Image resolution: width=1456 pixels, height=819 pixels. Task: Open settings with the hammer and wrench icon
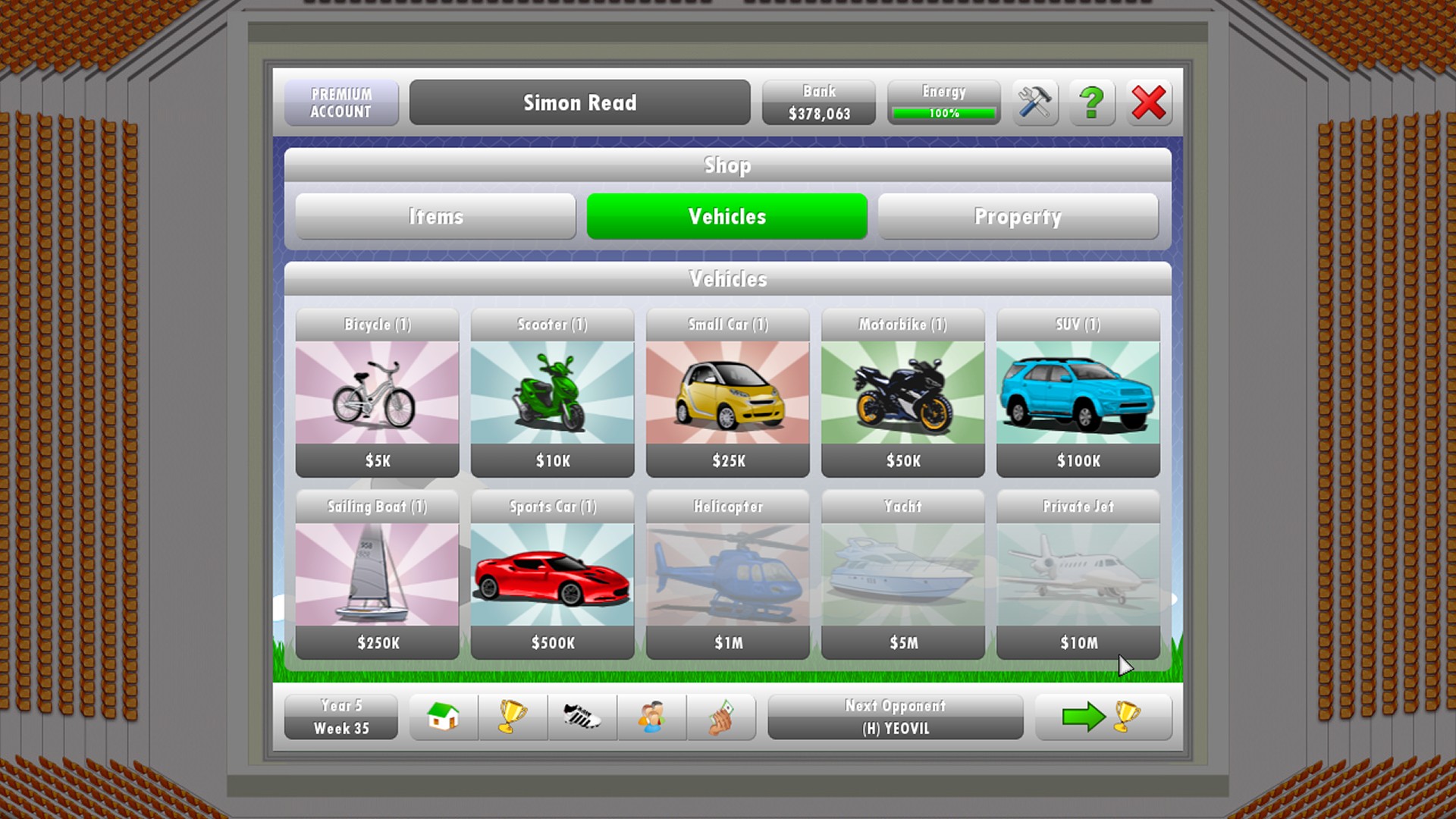[x=1034, y=102]
